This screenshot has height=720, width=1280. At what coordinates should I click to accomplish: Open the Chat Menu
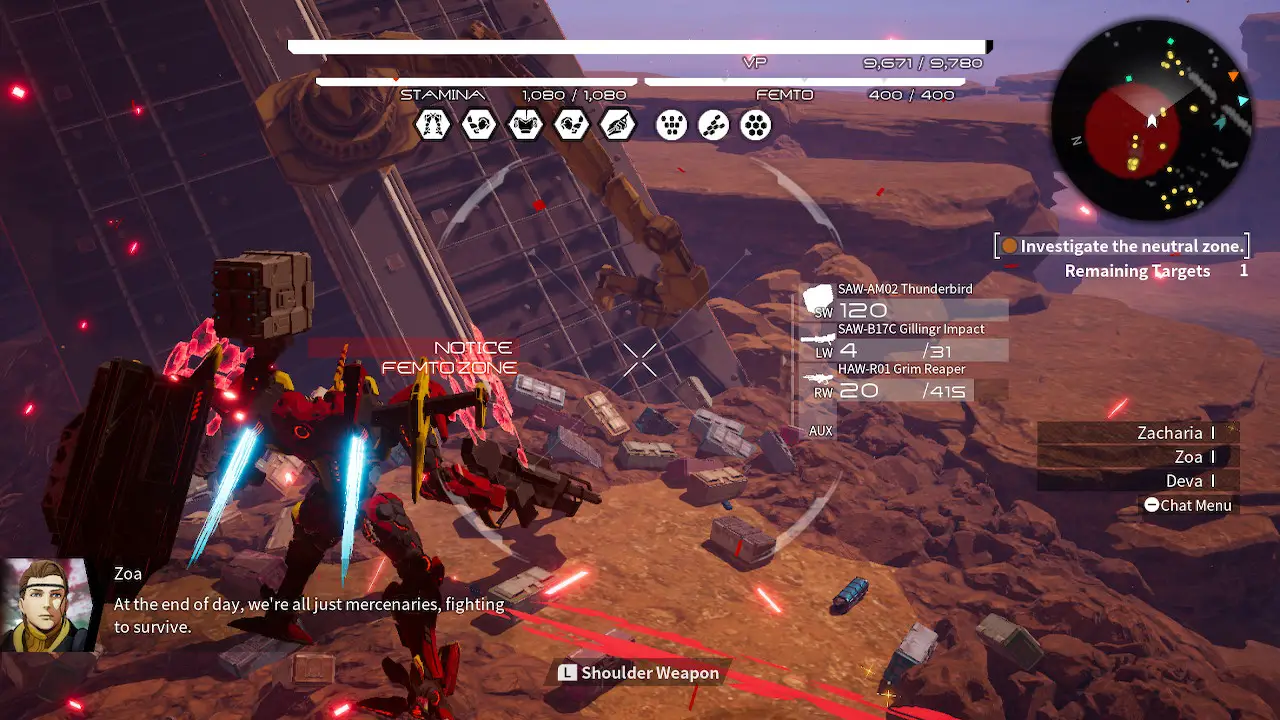point(1188,506)
